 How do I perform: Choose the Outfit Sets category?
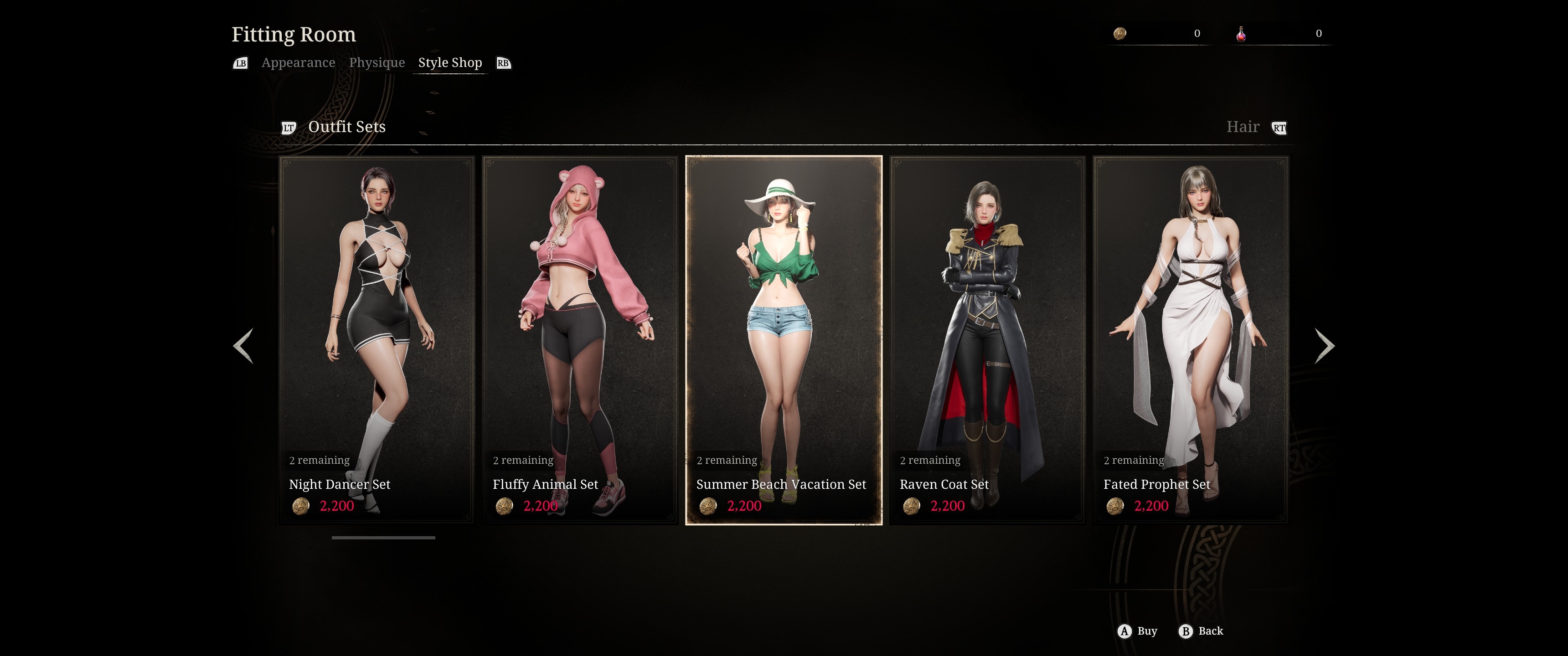[x=346, y=127]
